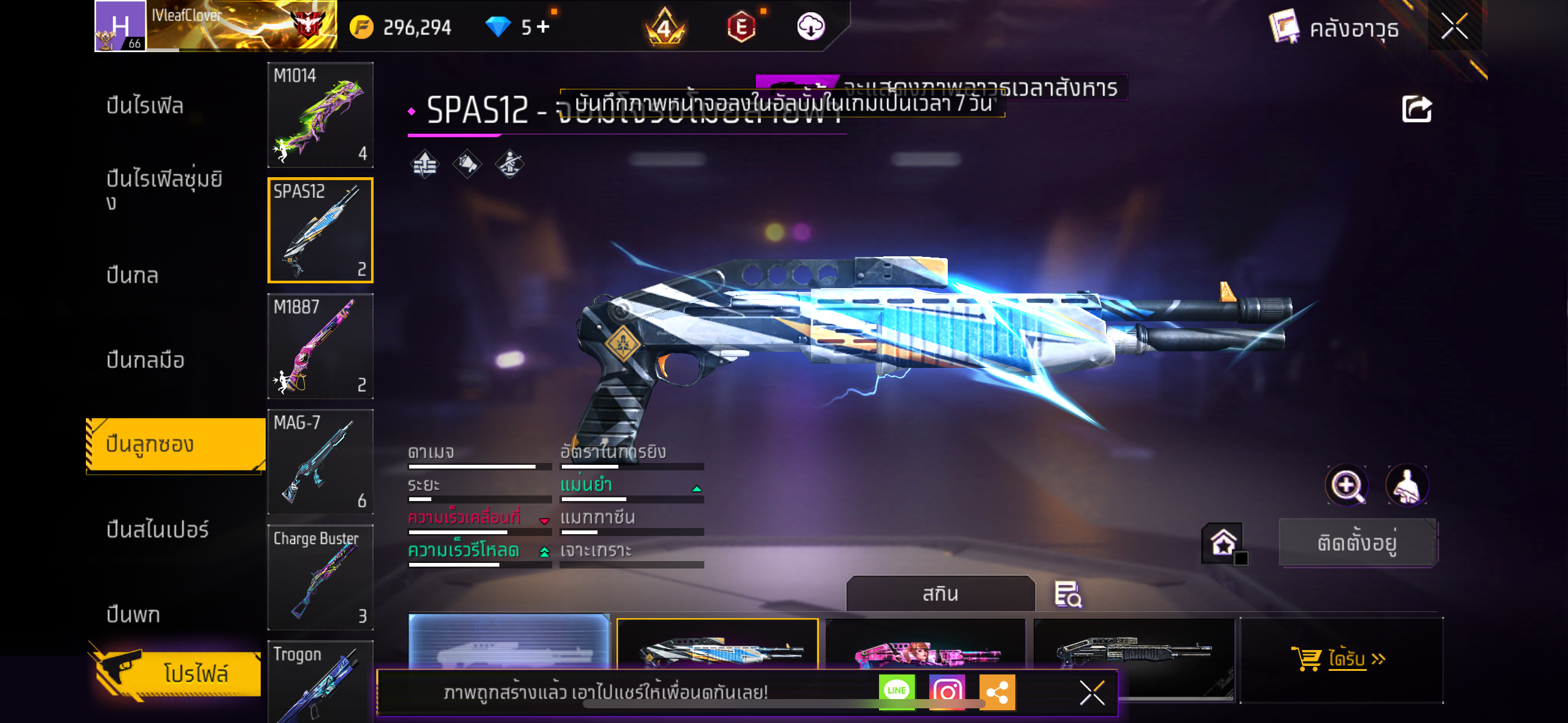Pick the Charge Buster weapon tile
Image resolution: width=1568 pixels, height=723 pixels.
pyautogui.click(x=320, y=576)
